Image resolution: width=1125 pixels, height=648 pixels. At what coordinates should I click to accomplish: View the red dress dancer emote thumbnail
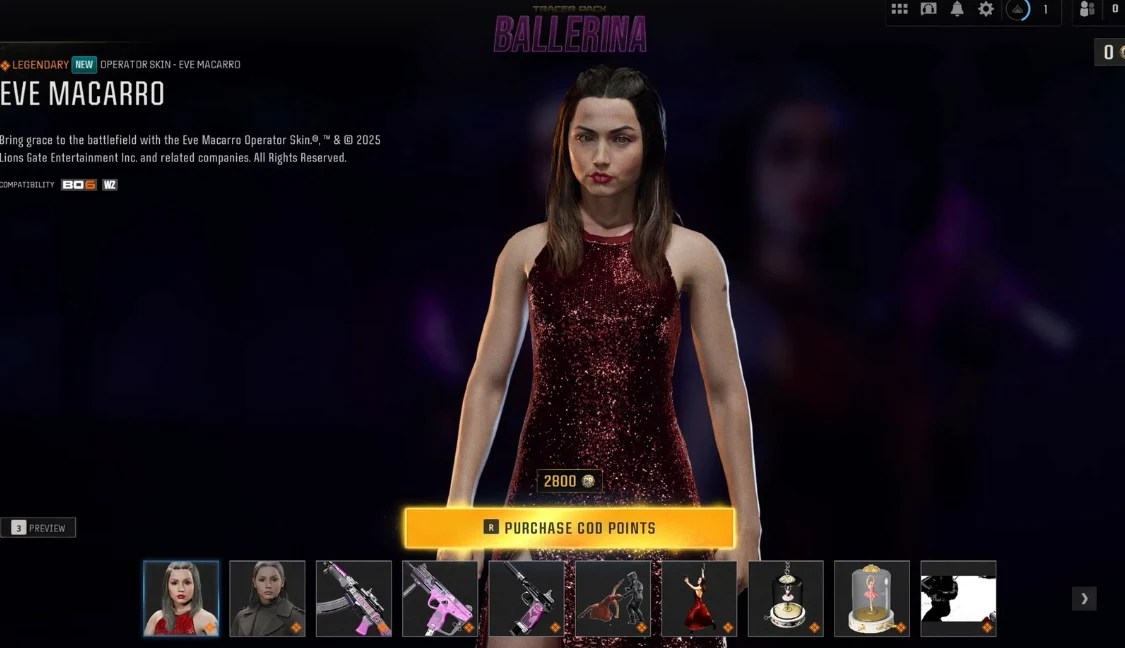[x=699, y=598]
